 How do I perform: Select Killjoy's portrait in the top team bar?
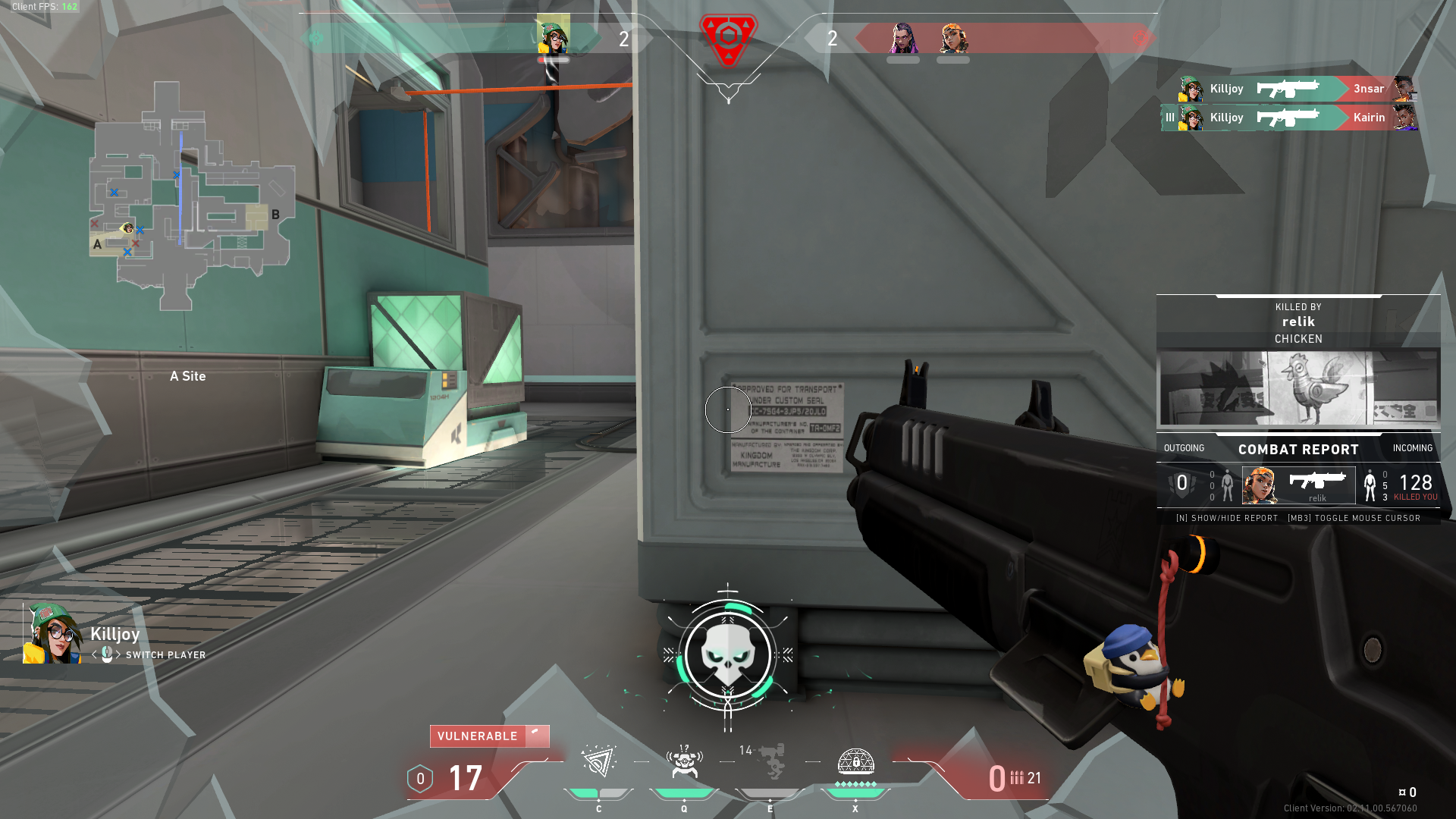coord(553,35)
